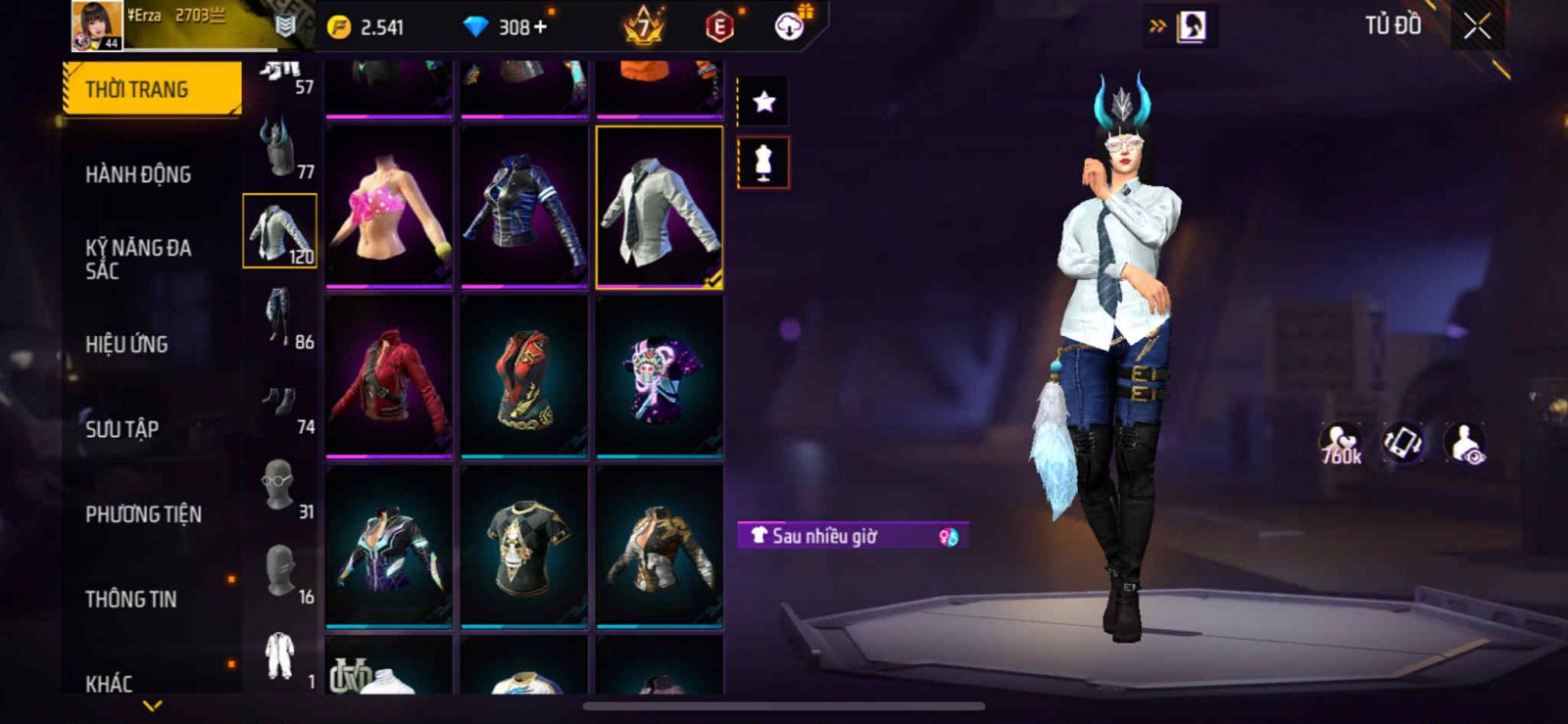Open the HÀNH ĐỘNG section
The width and height of the screenshot is (1568, 724).
(138, 174)
